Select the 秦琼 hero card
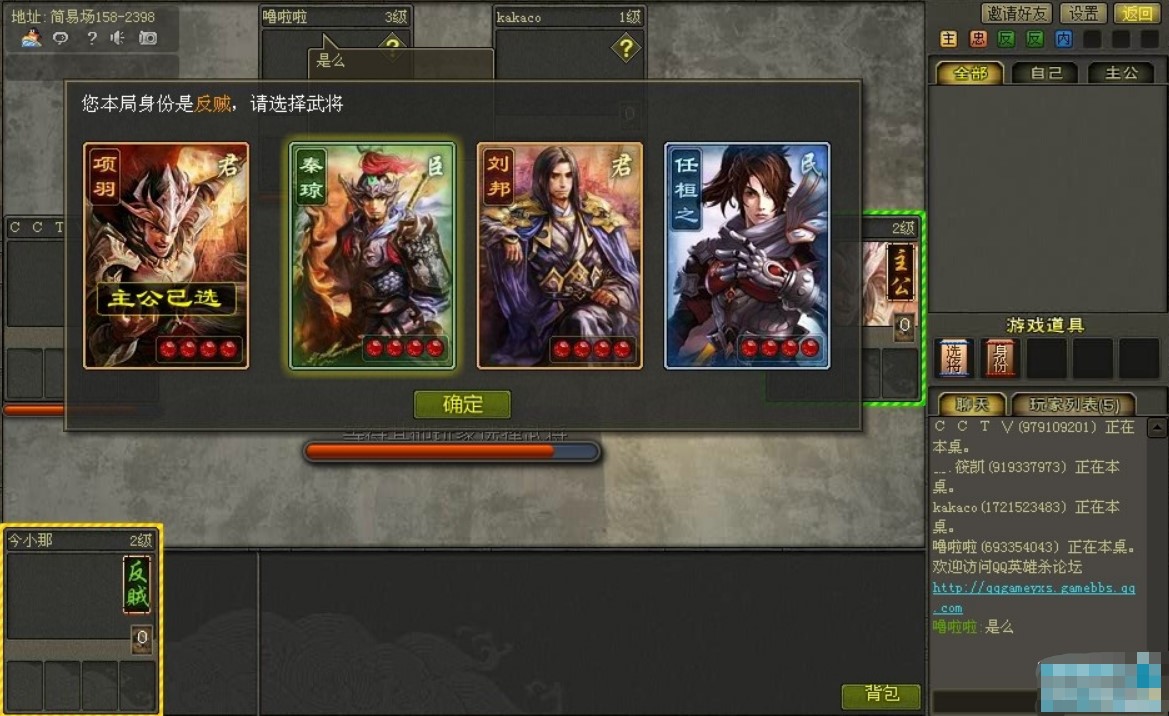 [x=372, y=256]
